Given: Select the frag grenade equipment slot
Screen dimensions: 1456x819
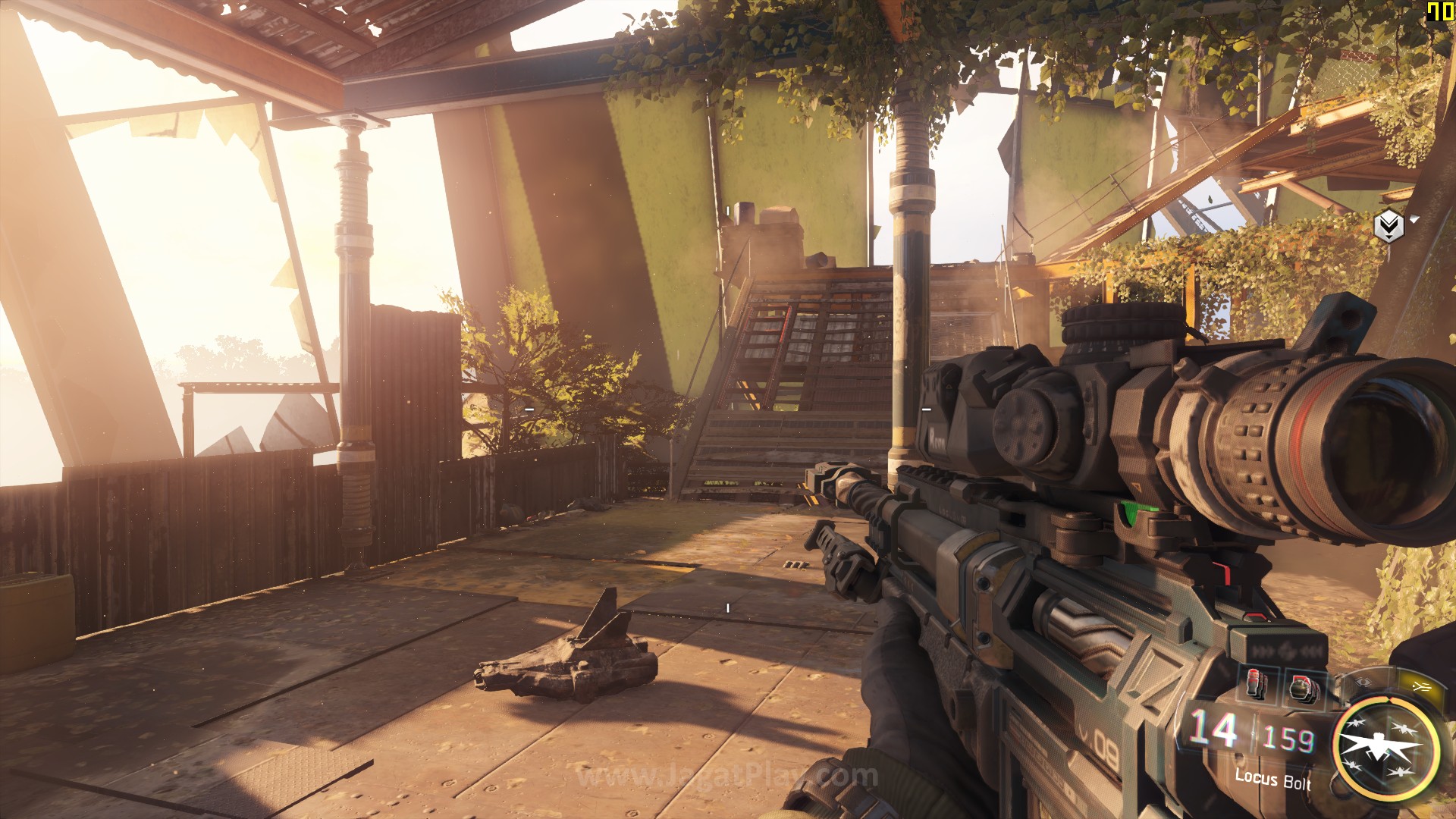Looking at the screenshot, I should point(1304,689).
